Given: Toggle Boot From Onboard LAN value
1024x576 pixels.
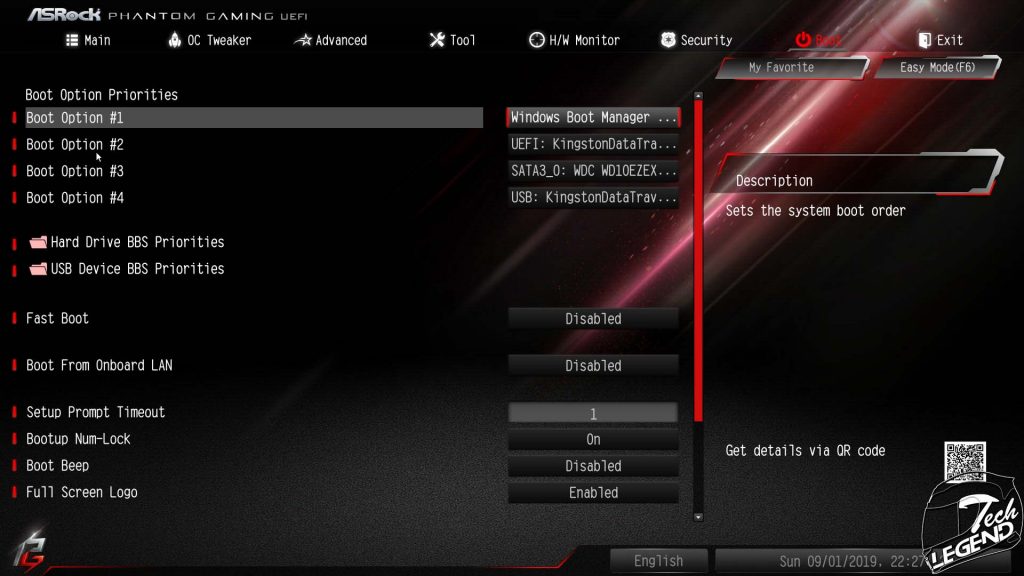Looking at the screenshot, I should [593, 366].
